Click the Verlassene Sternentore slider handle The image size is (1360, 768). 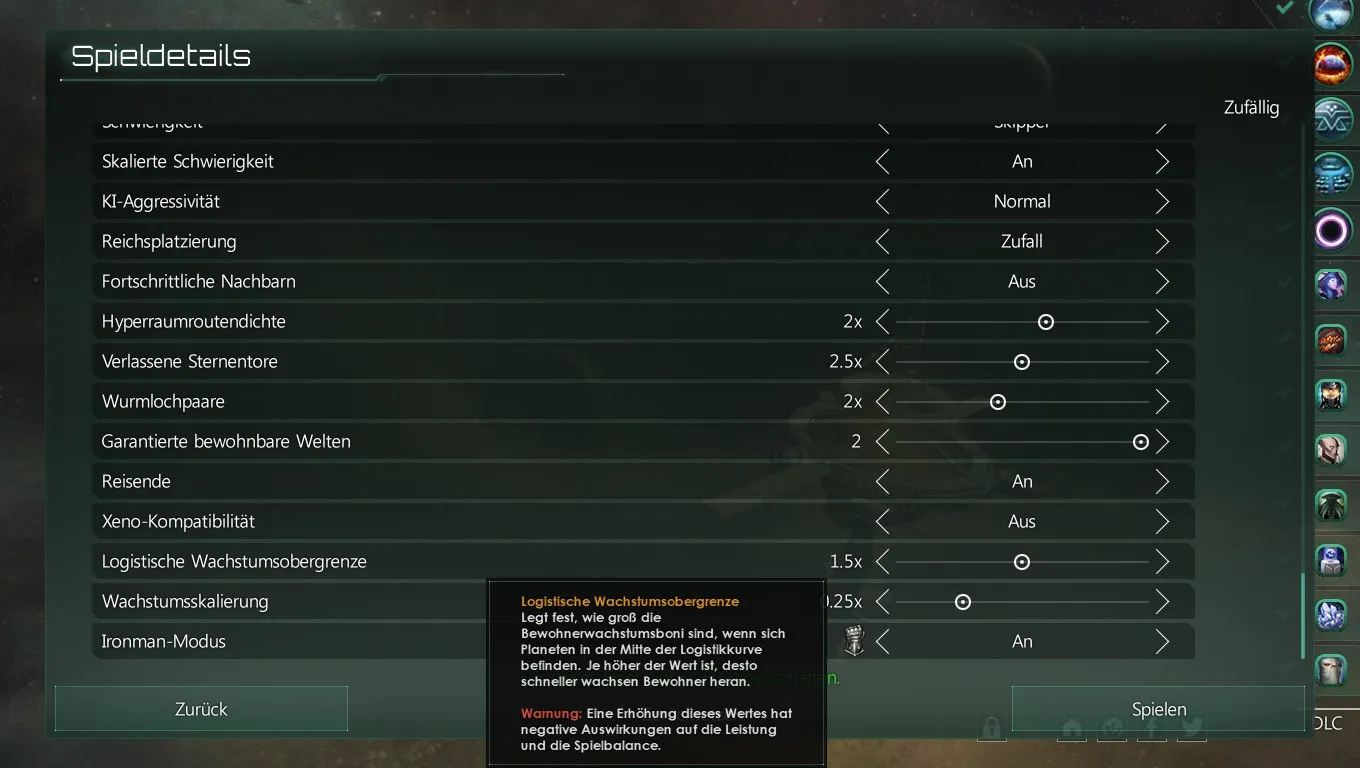tap(1022, 362)
